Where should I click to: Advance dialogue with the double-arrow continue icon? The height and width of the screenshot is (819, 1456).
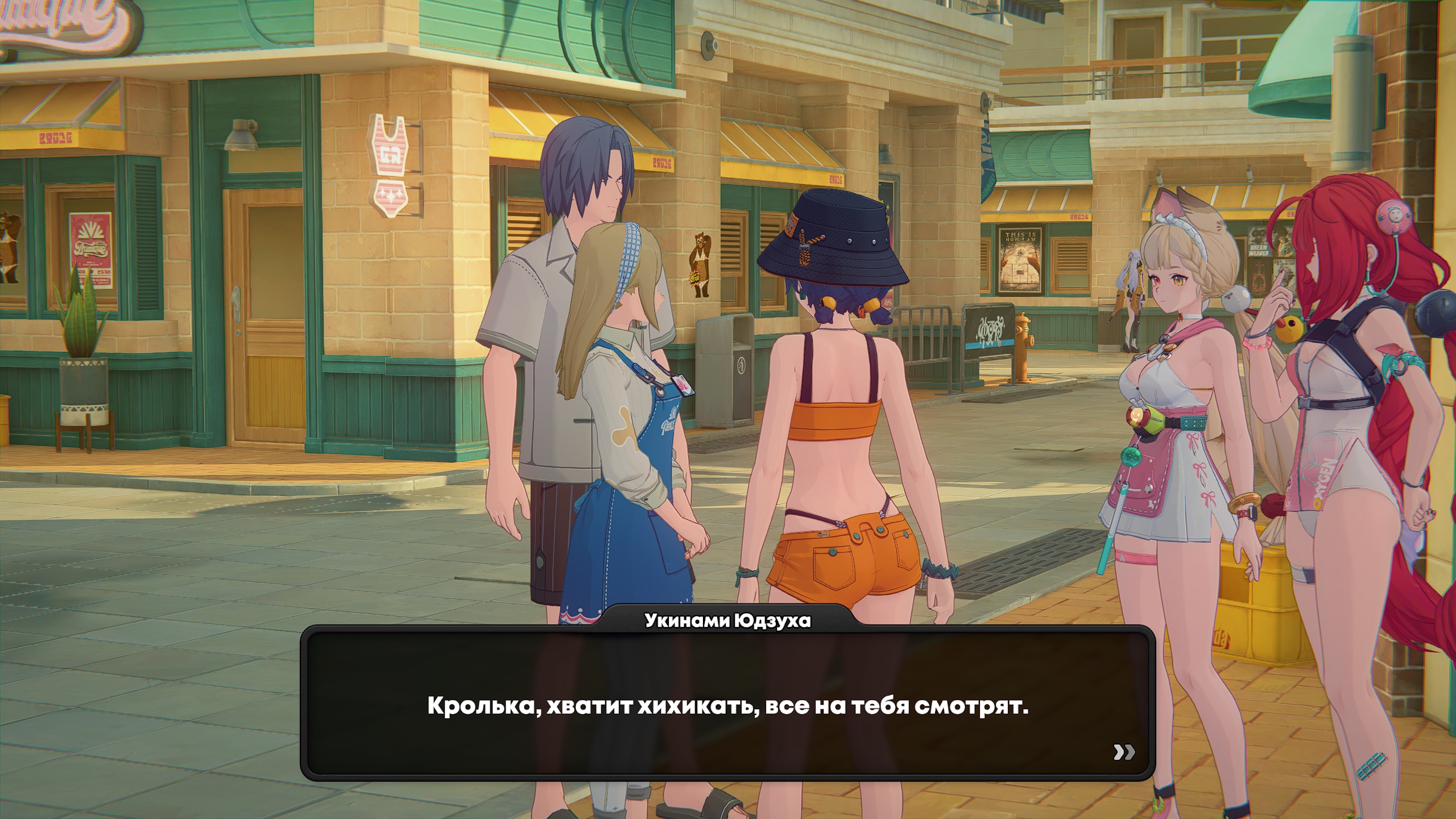pyautogui.click(x=1124, y=752)
